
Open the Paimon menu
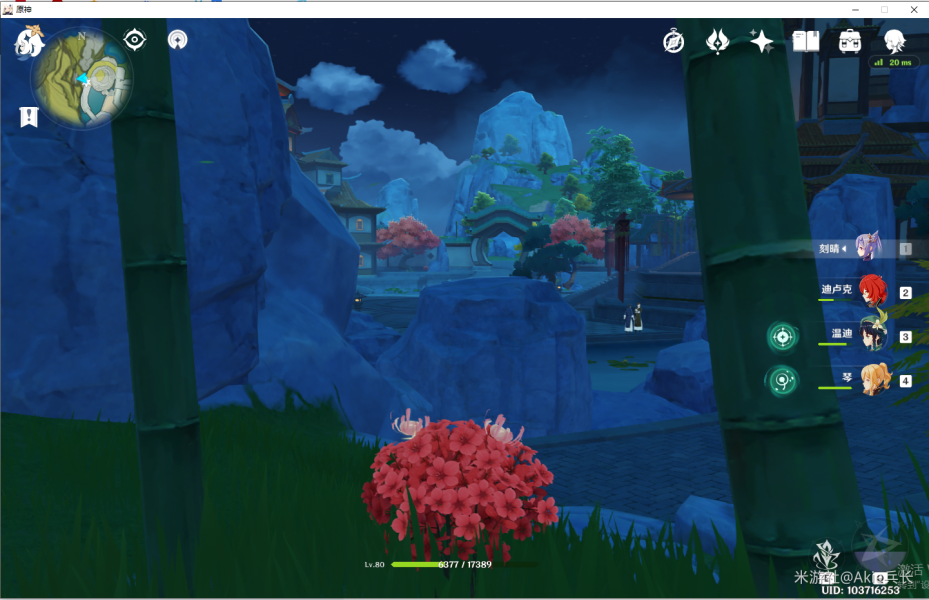pyautogui.click(x=29, y=43)
